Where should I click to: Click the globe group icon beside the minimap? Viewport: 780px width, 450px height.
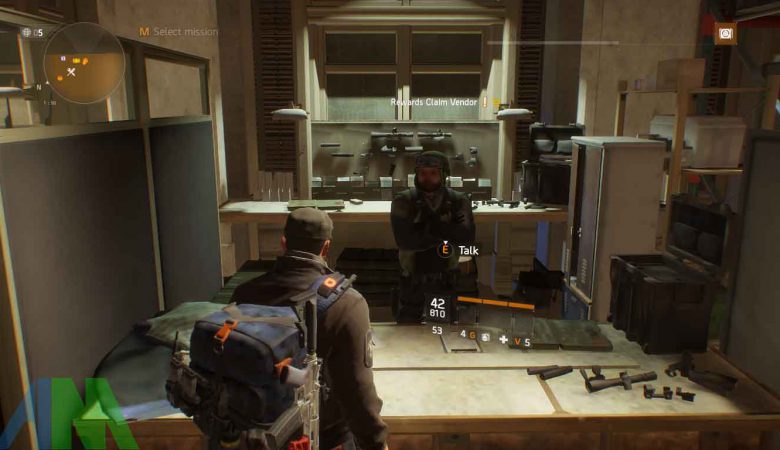[26, 32]
